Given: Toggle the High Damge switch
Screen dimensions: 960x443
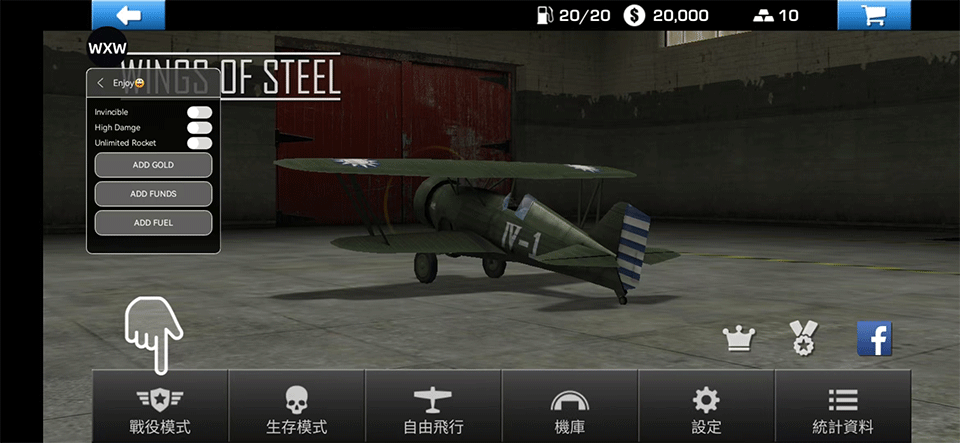Looking at the screenshot, I should click(199, 128).
